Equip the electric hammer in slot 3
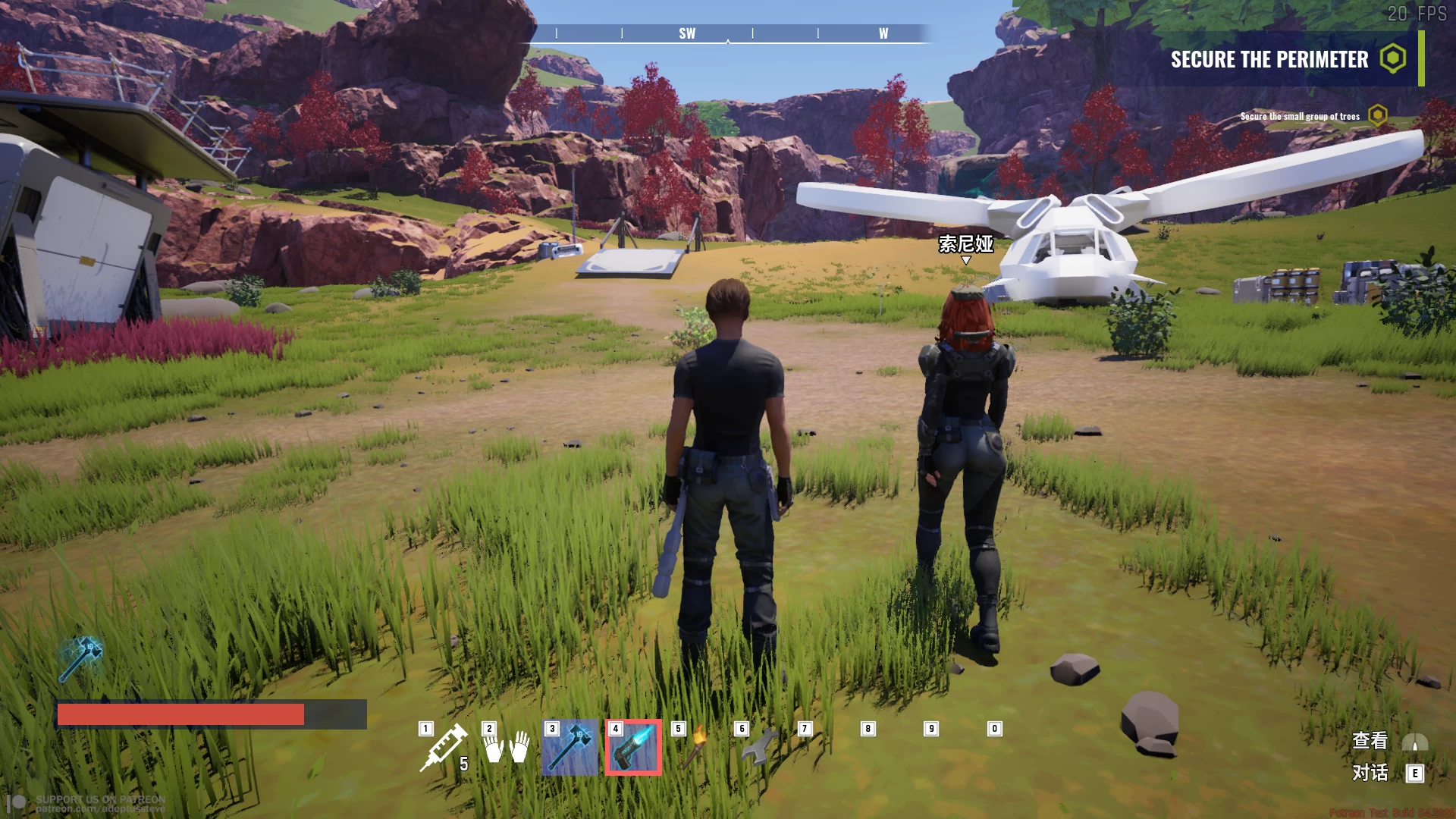The height and width of the screenshot is (819, 1456). pyautogui.click(x=570, y=748)
